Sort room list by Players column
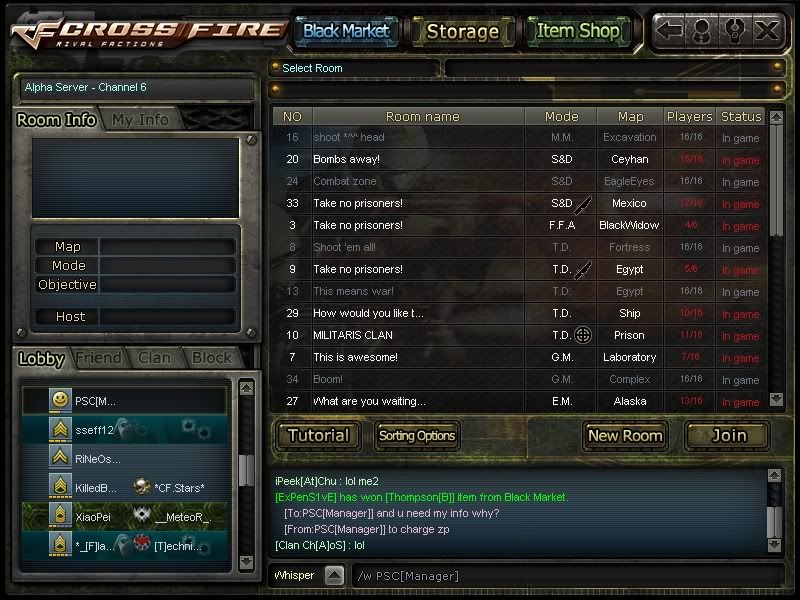This screenshot has height=600, width=800. coord(690,117)
